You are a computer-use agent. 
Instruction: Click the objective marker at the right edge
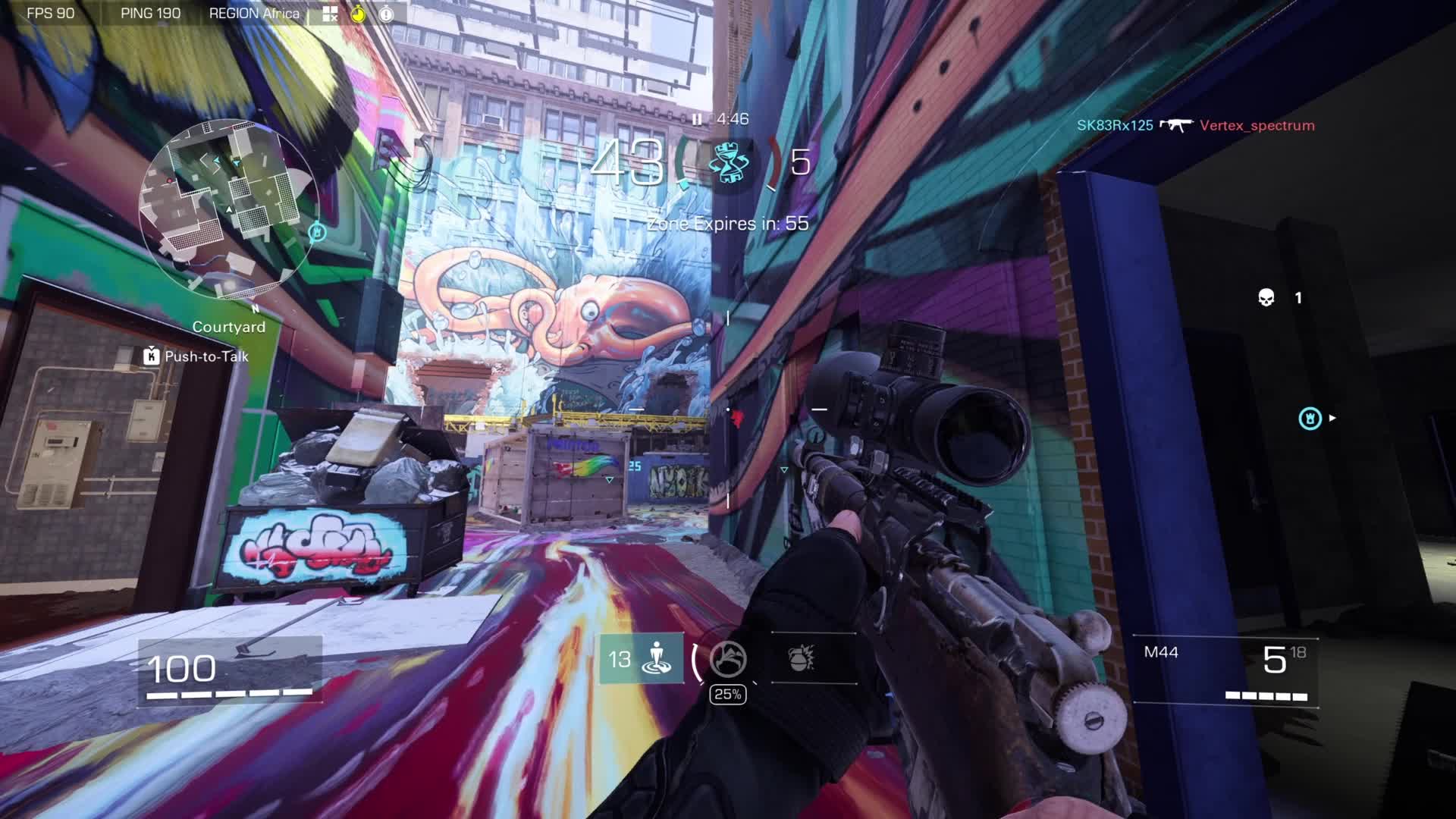point(1310,418)
